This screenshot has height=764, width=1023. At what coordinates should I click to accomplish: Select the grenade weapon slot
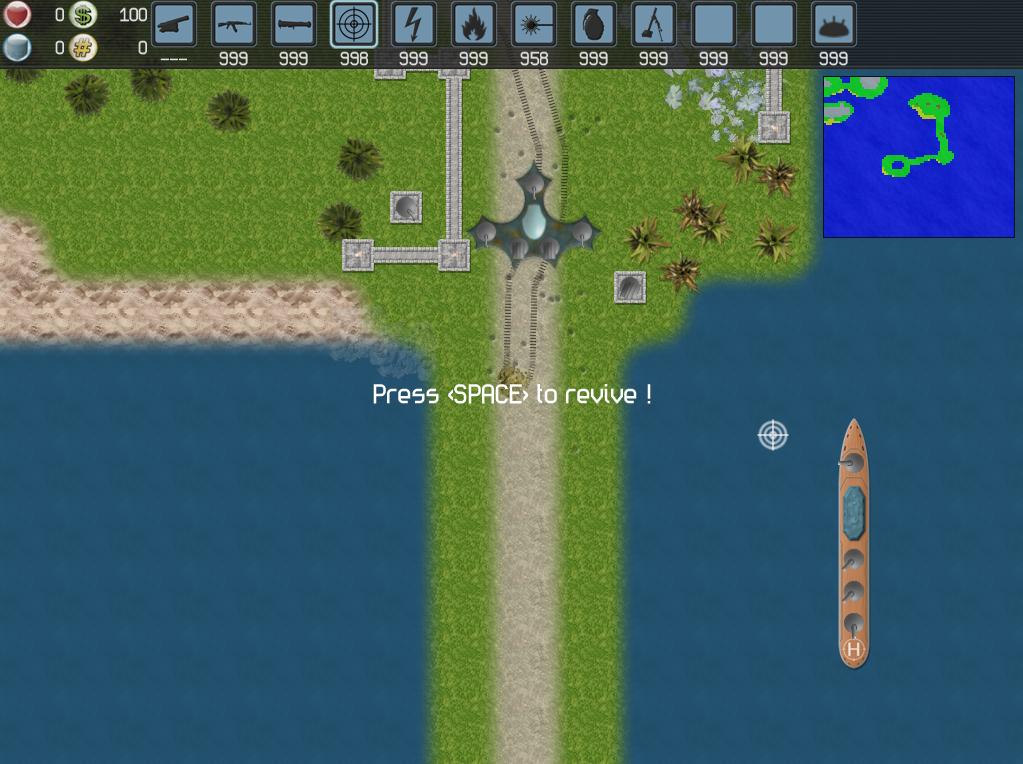(x=594, y=25)
